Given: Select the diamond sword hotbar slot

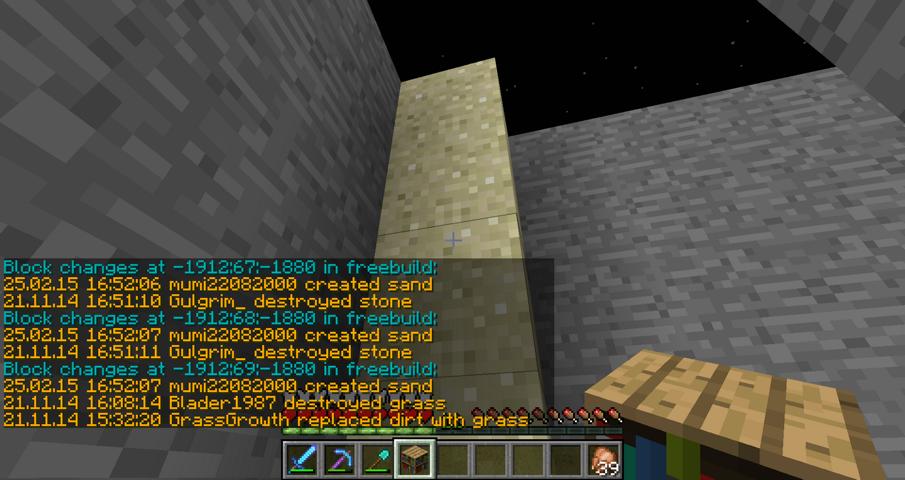Looking at the screenshot, I should [x=302, y=459].
